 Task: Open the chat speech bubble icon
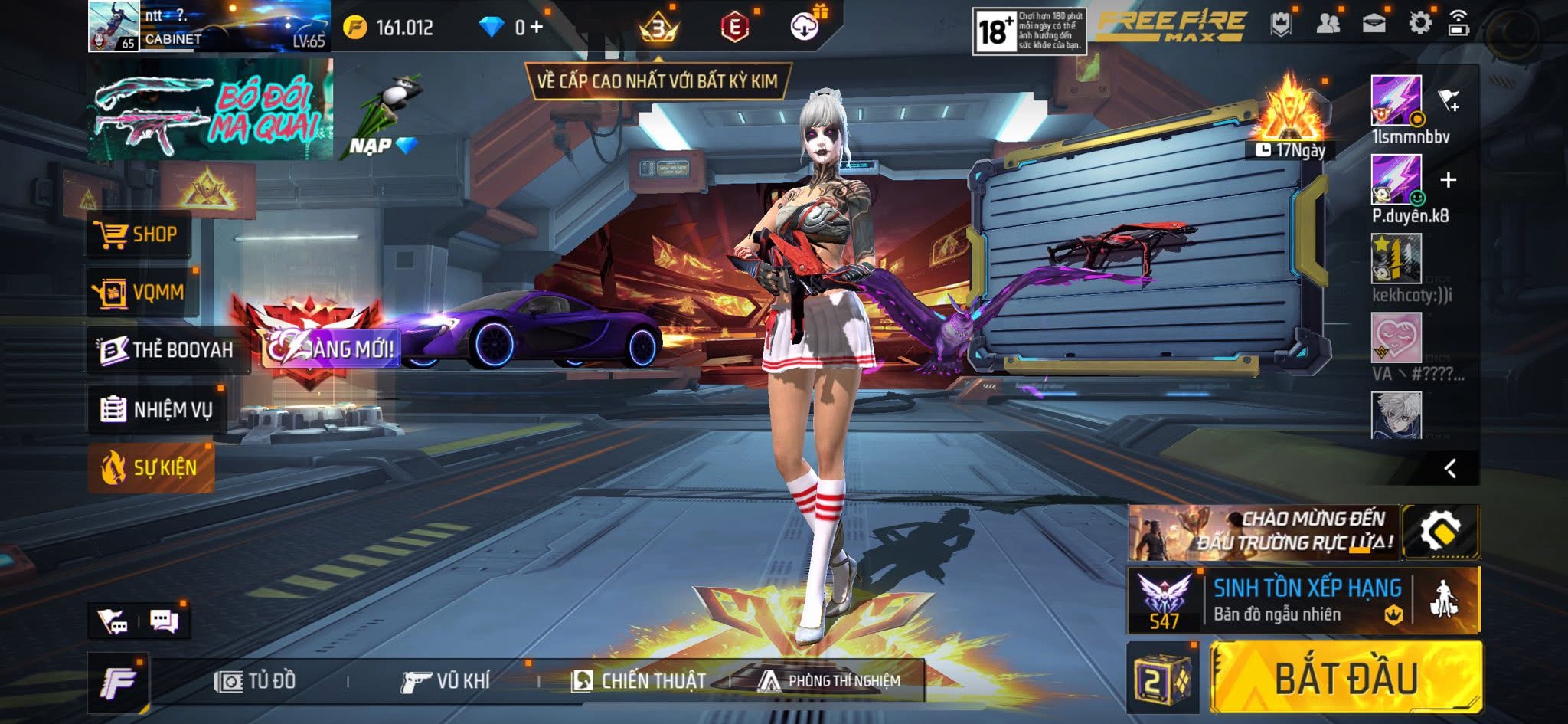point(164,621)
